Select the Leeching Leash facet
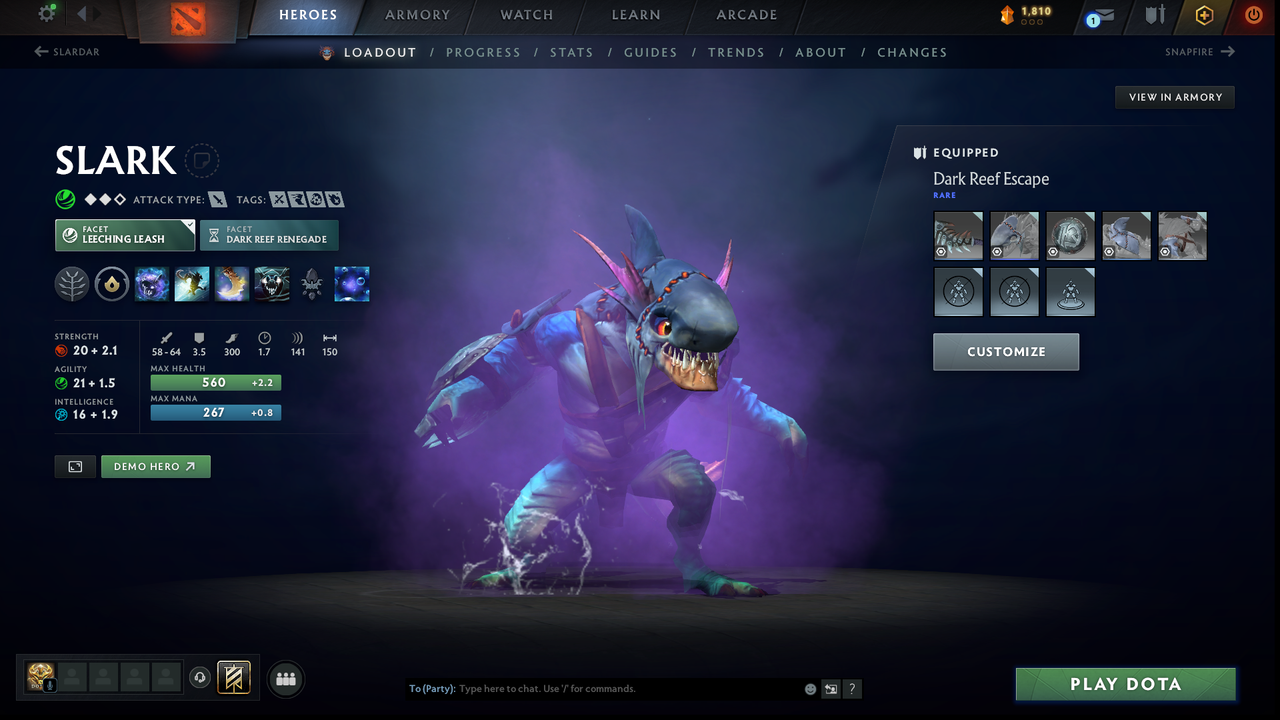This screenshot has height=720, width=1280. tap(125, 235)
